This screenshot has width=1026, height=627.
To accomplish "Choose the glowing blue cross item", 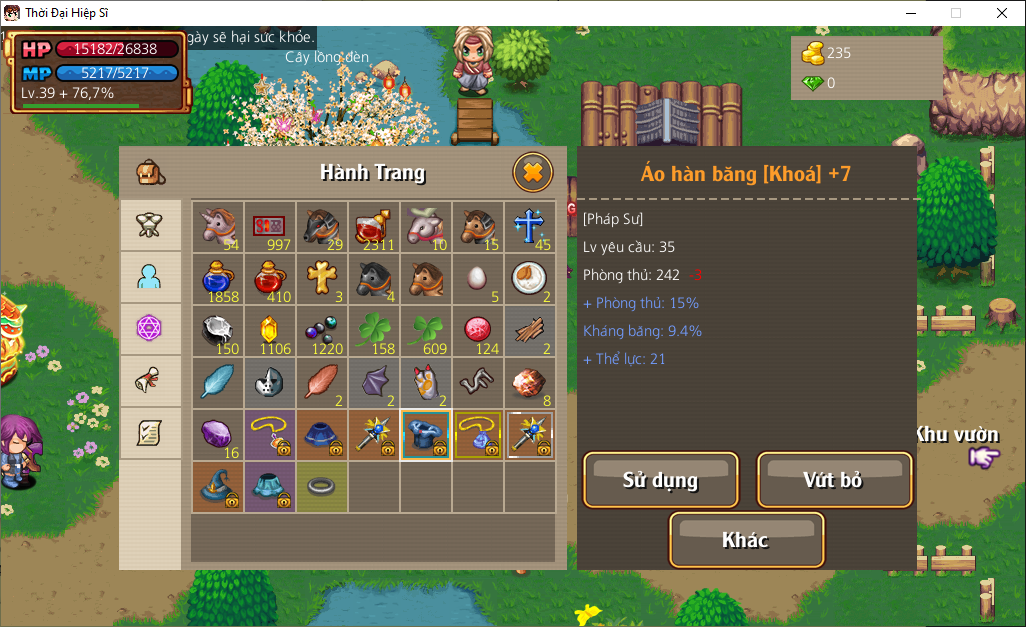I will pos(530,227).
